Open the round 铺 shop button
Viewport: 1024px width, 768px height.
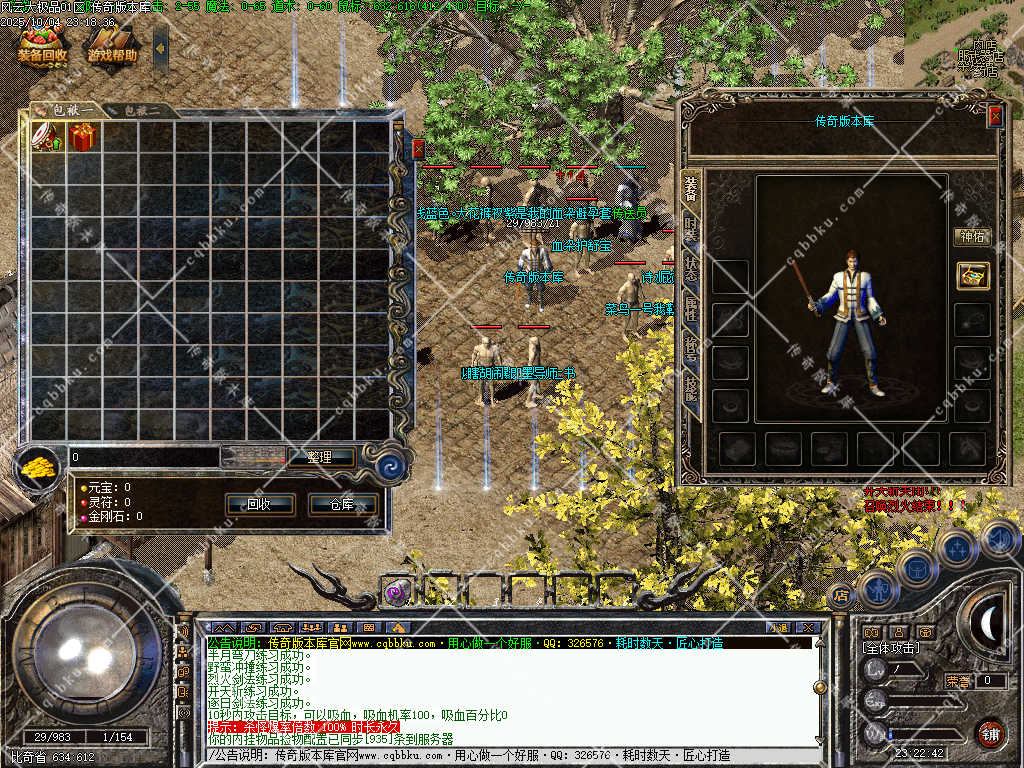pyautogui.click(x=991, y=733)
